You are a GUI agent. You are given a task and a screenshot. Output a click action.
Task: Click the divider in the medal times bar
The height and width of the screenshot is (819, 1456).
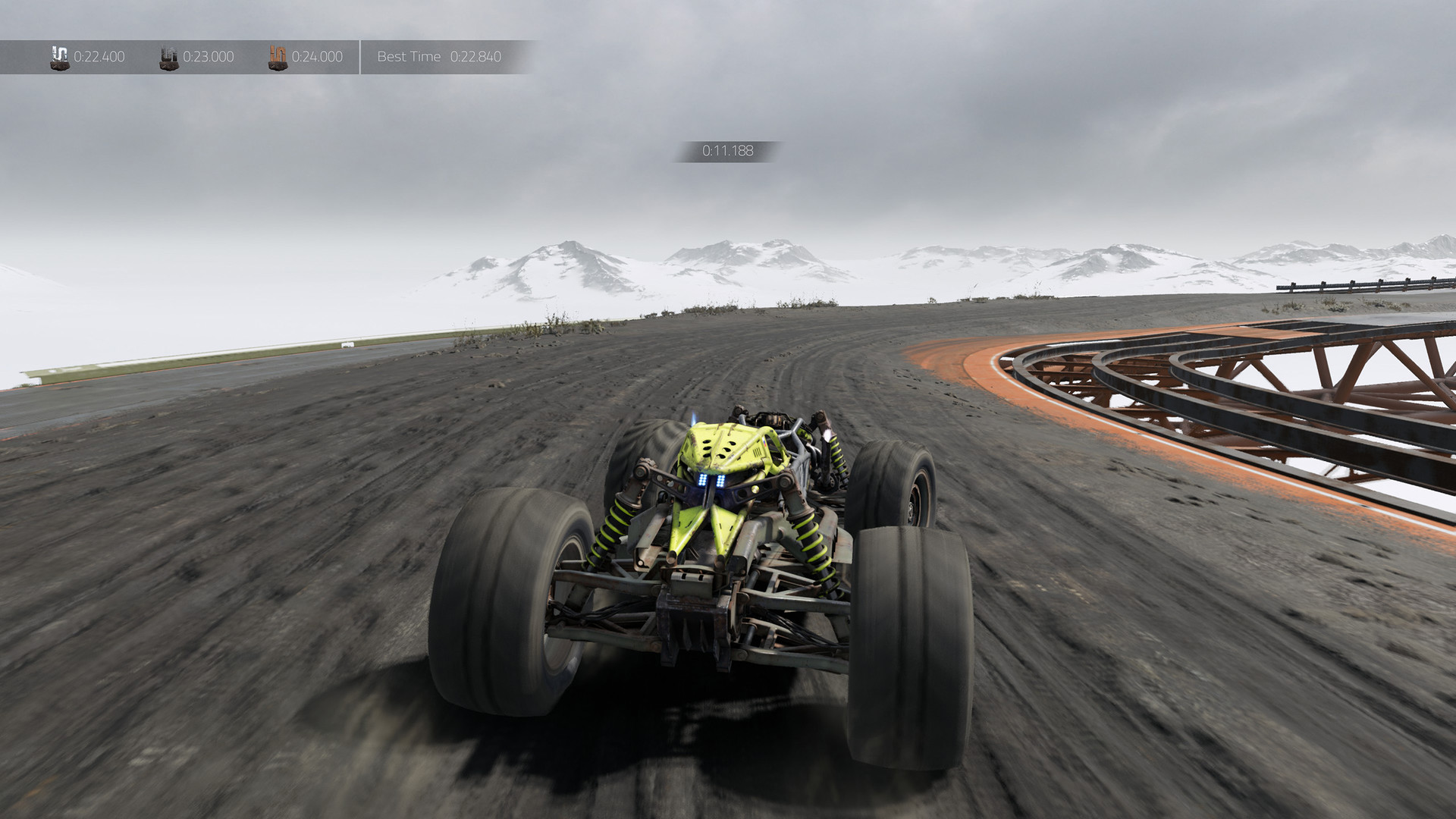[360, 57]
